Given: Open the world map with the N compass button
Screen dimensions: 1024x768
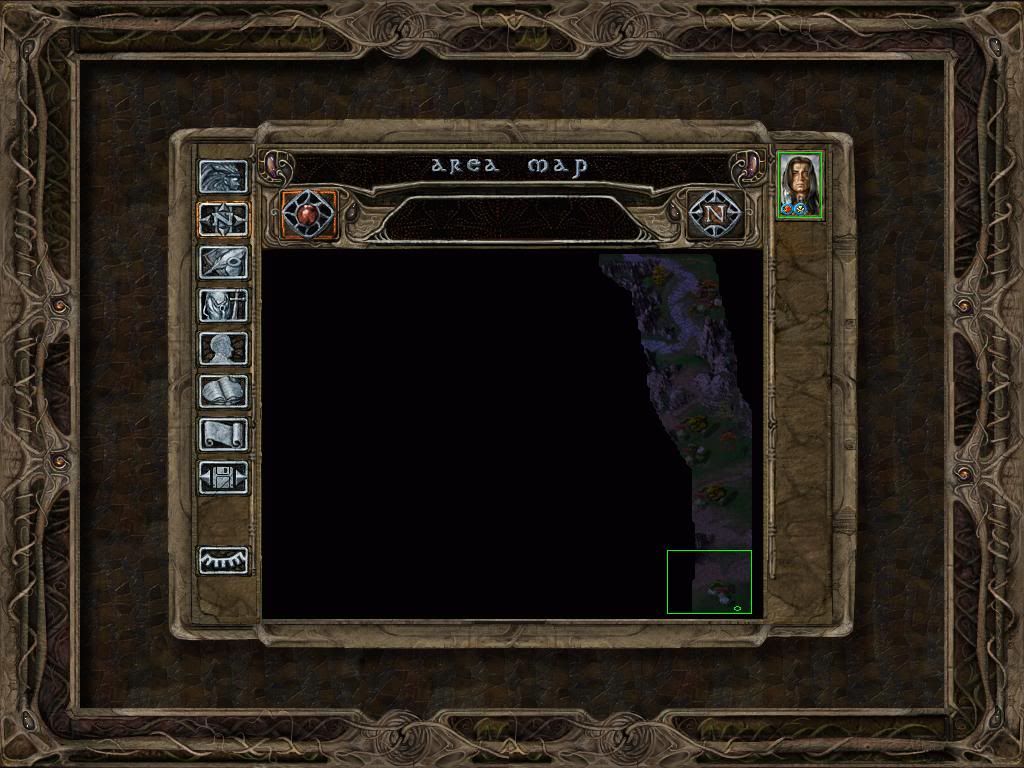Looking at the screenshot, I should (714, 213).
